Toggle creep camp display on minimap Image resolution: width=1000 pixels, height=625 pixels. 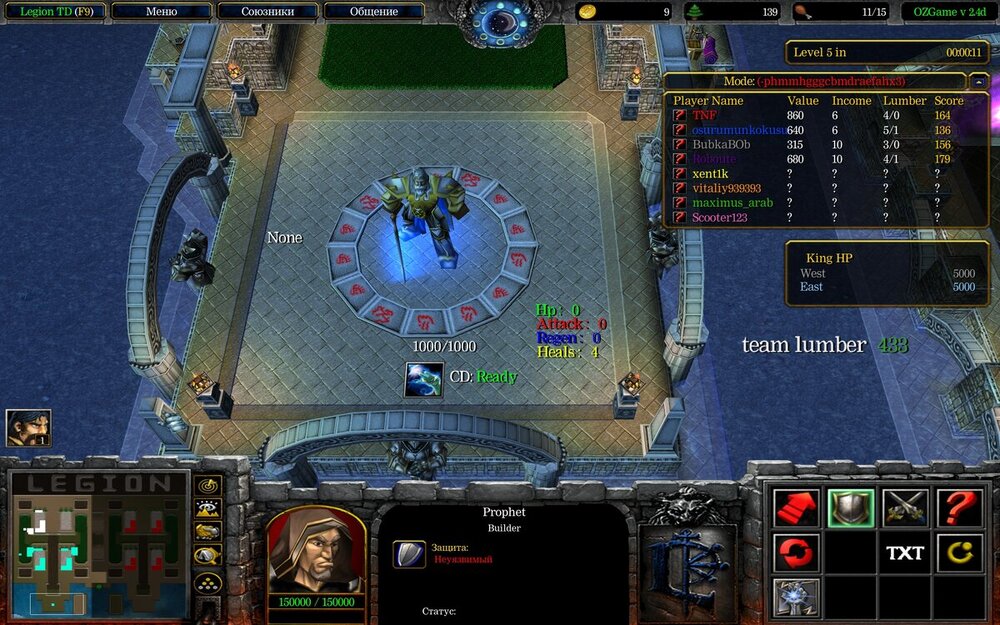pos(208,555)
